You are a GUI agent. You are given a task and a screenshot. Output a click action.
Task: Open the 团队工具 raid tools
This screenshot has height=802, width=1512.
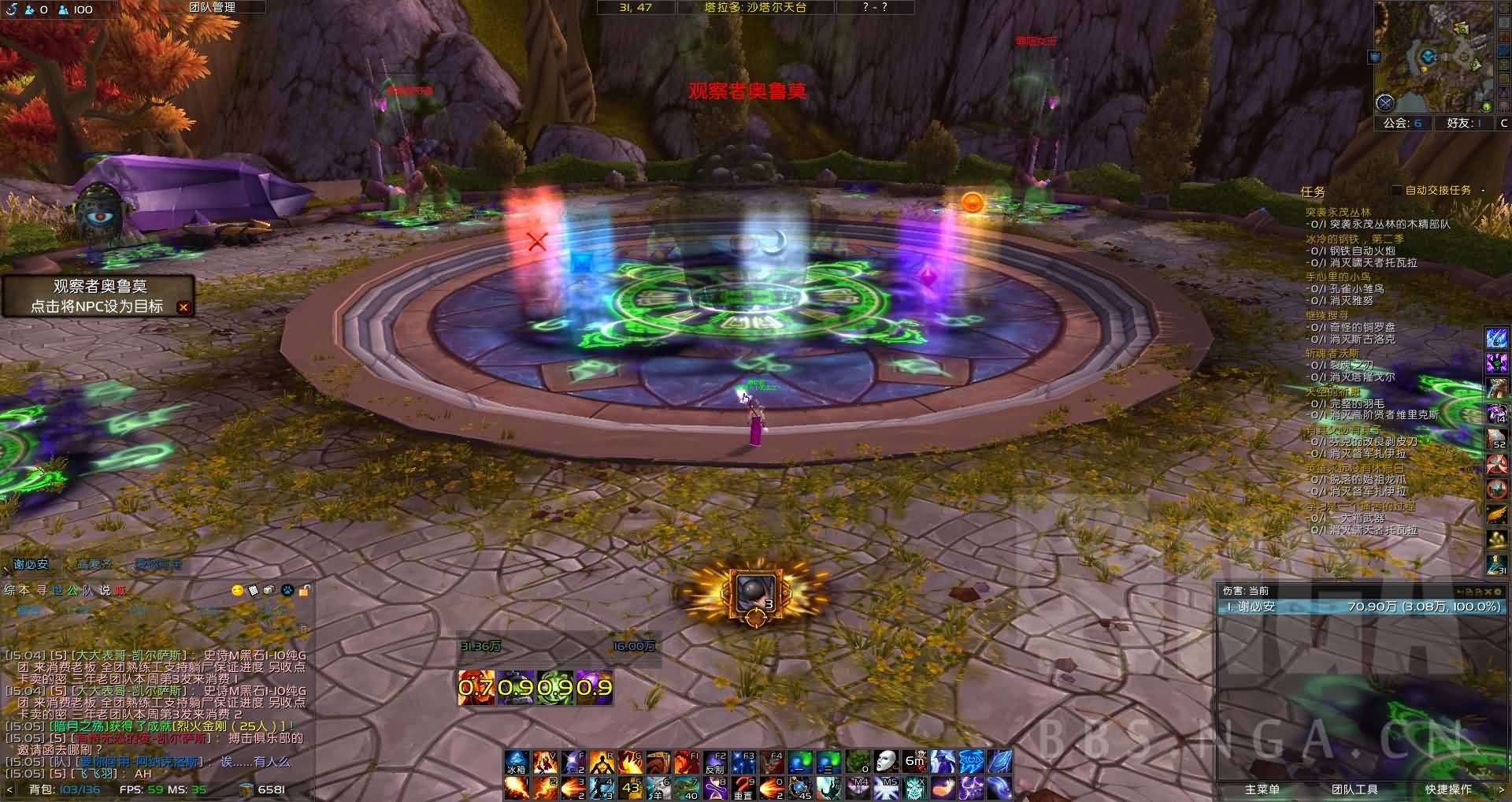[1354, 789]
